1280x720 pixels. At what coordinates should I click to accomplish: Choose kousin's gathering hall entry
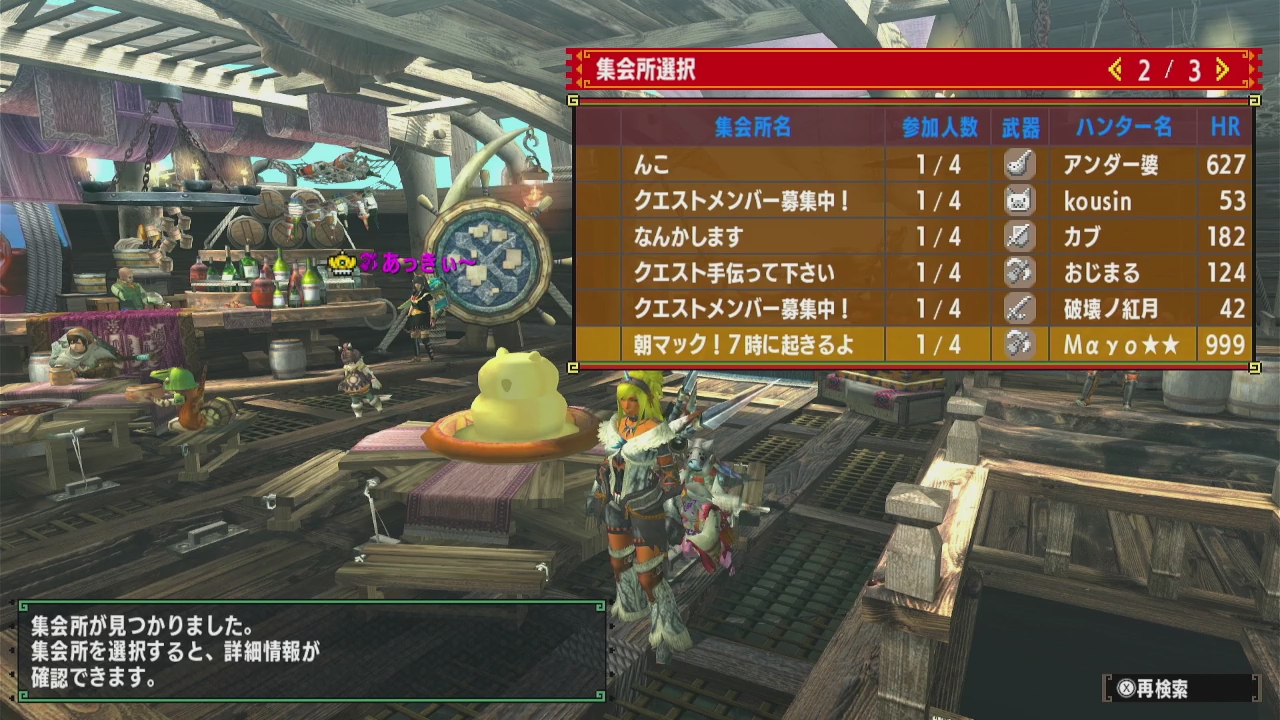tap(913, 201)
